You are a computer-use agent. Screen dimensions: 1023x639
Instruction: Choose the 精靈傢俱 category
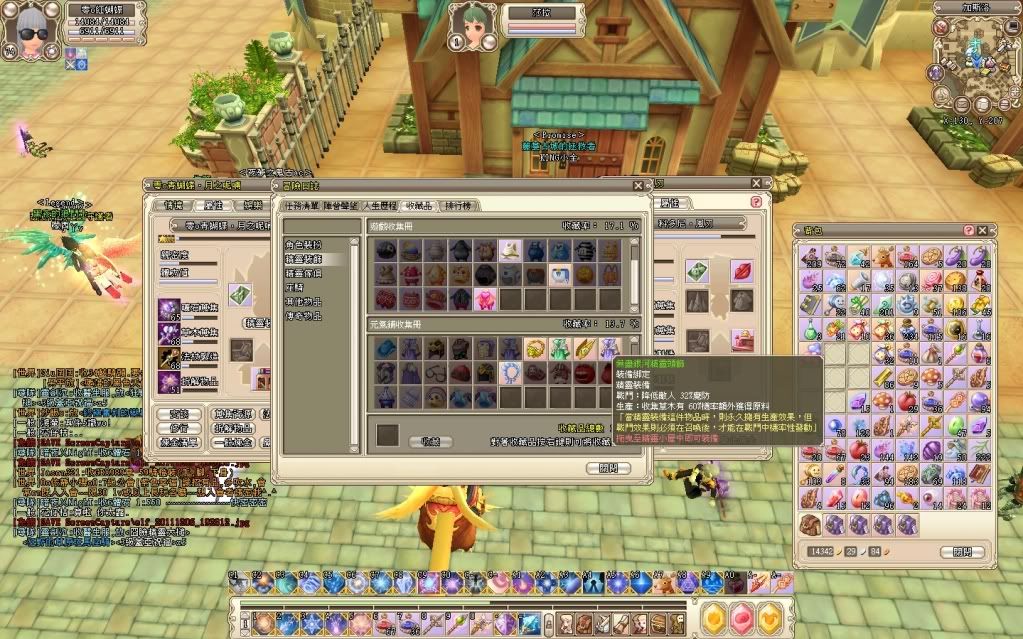[302, 273]
